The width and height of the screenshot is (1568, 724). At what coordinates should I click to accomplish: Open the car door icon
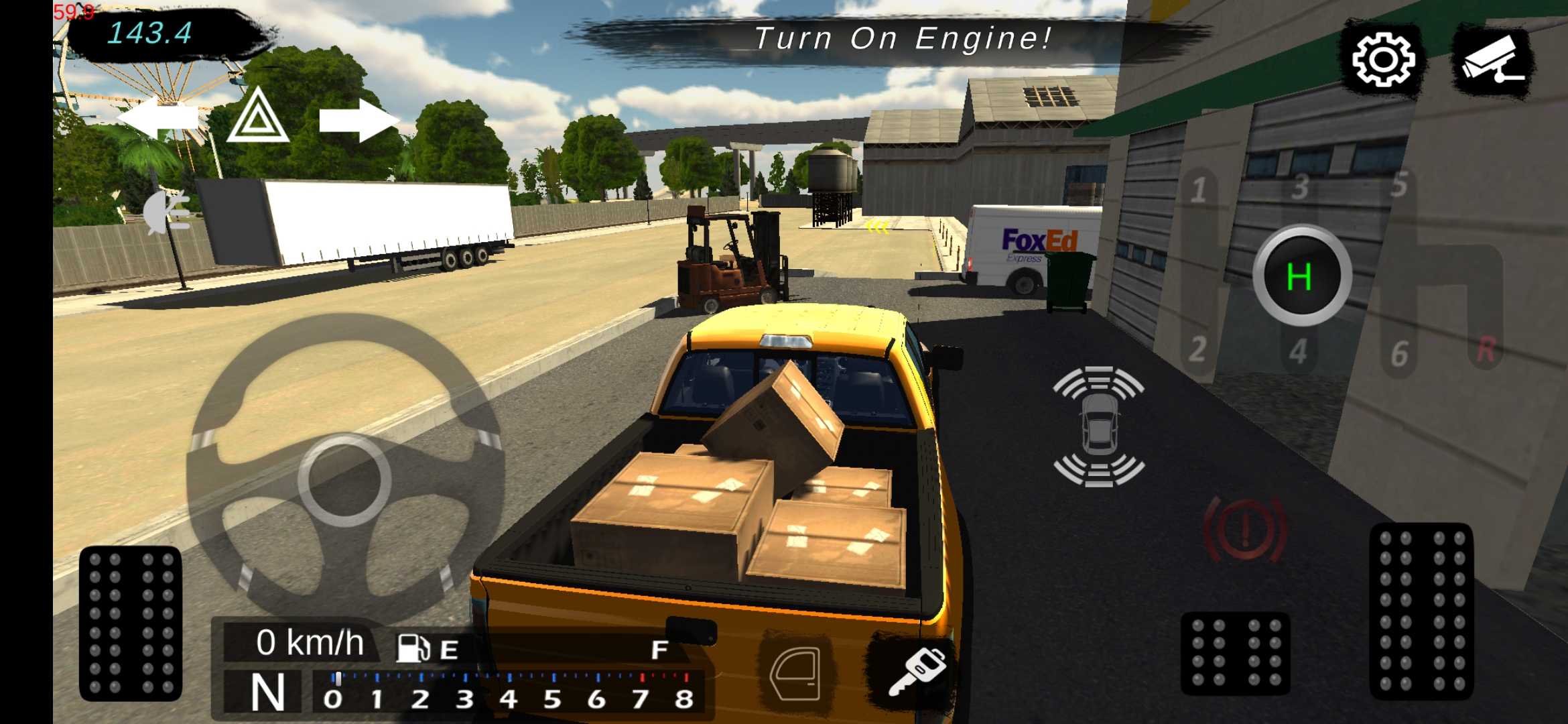pos(795,674)
